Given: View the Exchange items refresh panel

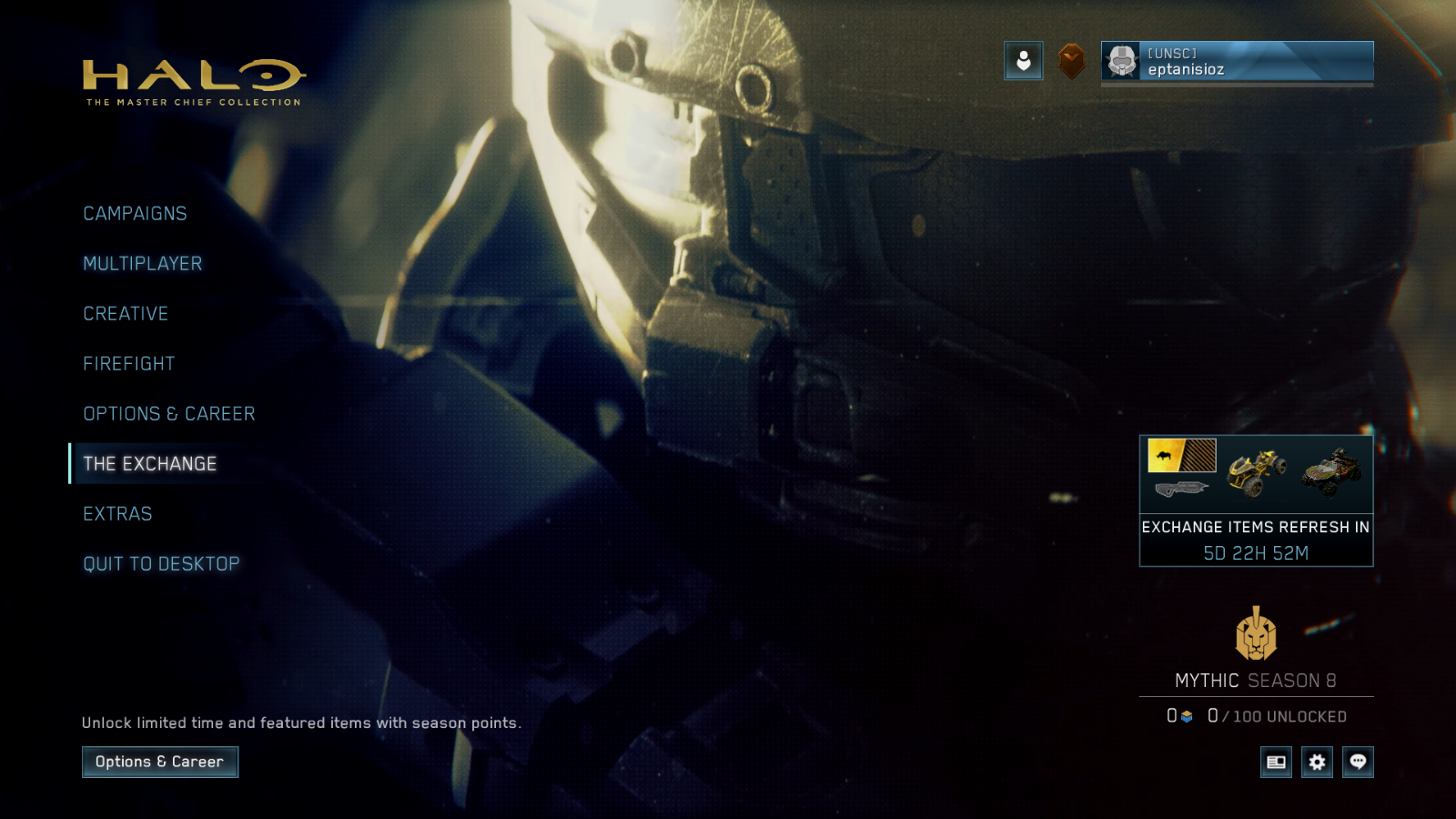Looking at the screenshot, I should click(x=1256, y=500).
